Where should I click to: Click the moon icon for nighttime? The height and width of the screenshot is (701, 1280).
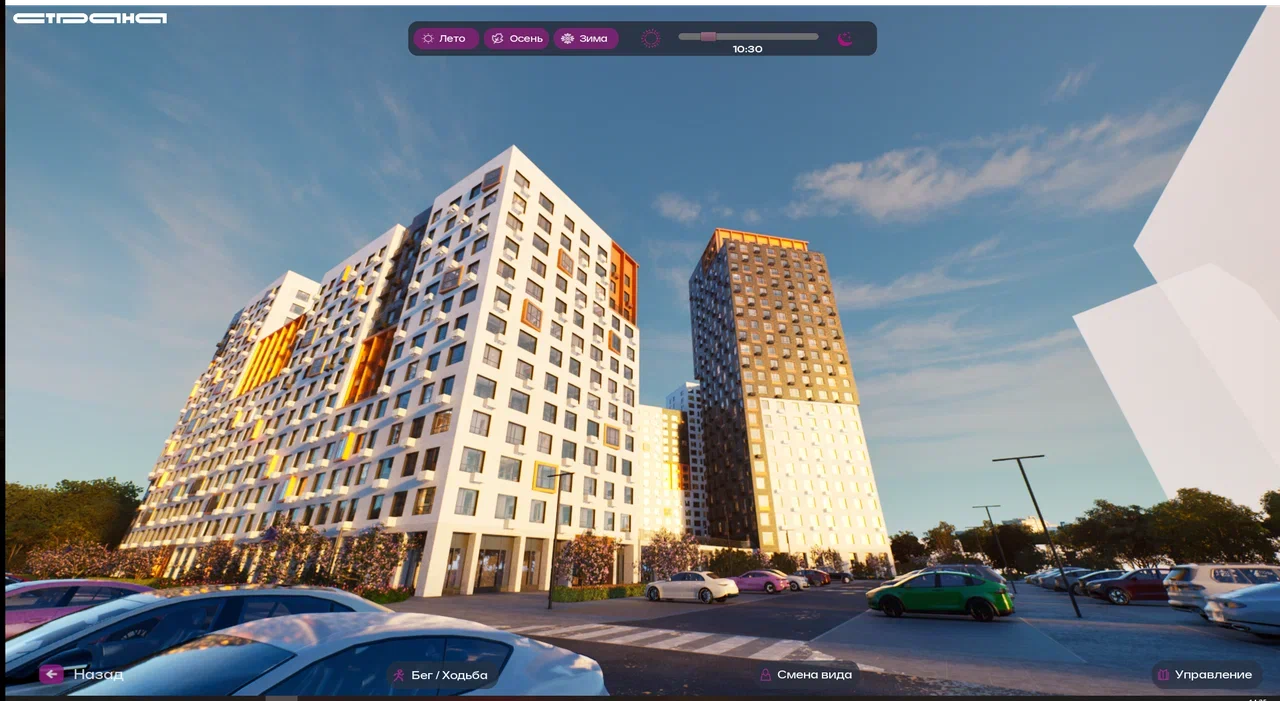point(845,39)
